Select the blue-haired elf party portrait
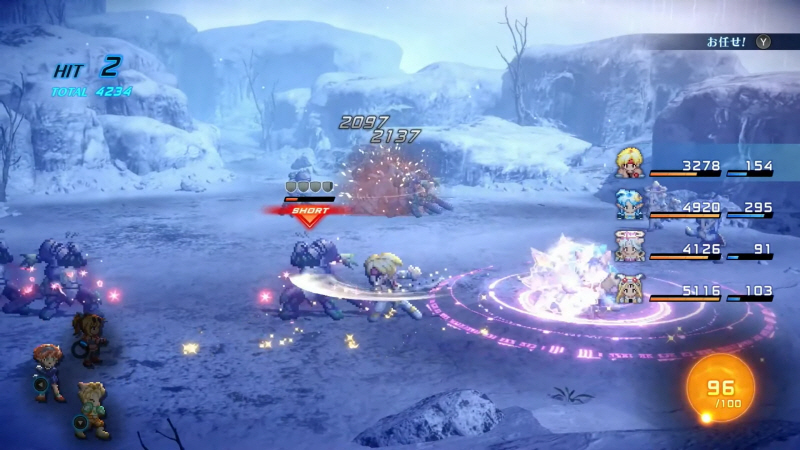This screenshot has width=800, height=450. tap(629, 203)
